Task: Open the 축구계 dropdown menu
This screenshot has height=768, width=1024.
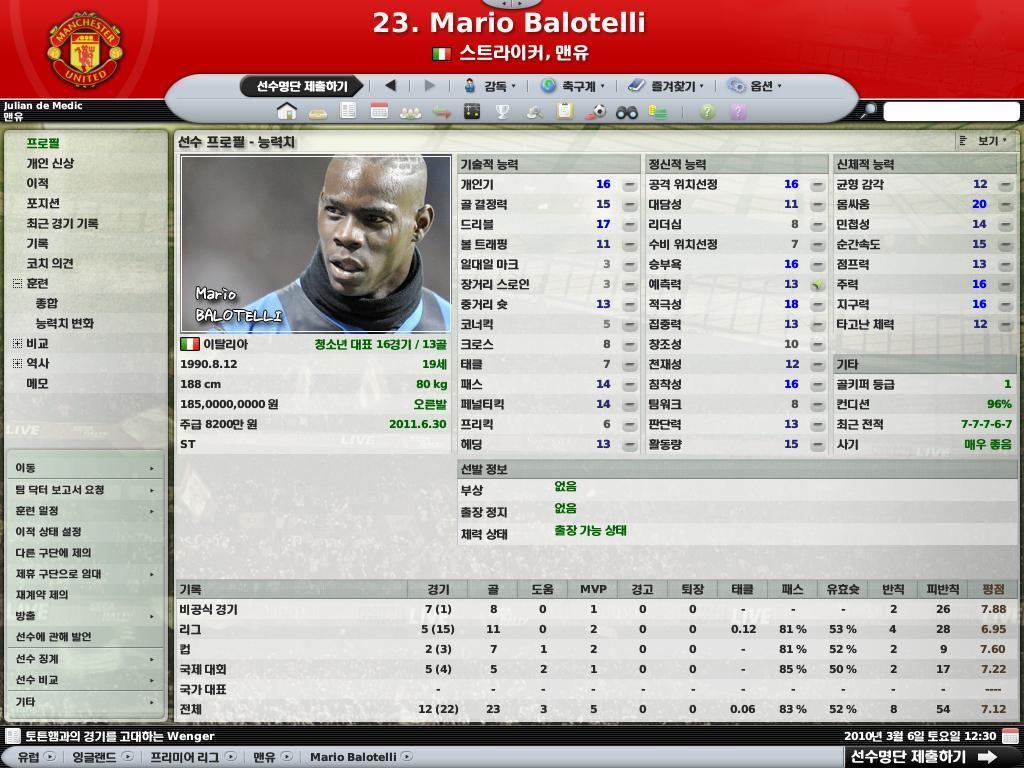Action: (x=570, y=87)
